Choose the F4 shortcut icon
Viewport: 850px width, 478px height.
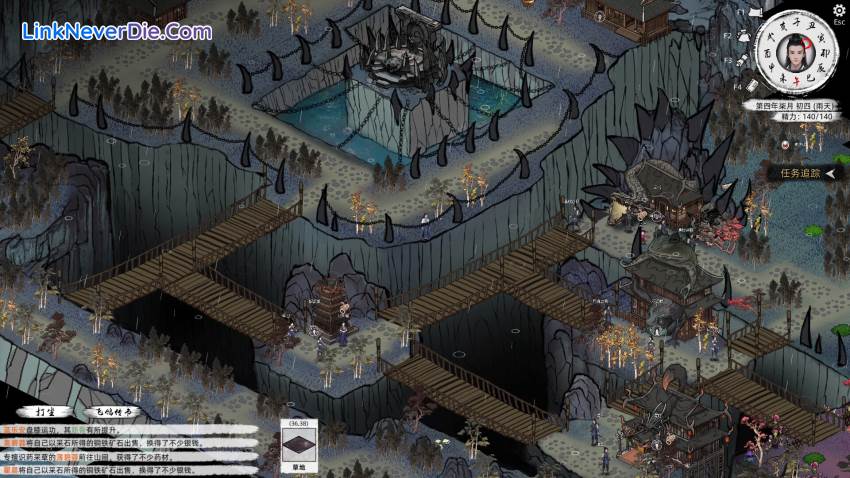[x=753, y=88]
